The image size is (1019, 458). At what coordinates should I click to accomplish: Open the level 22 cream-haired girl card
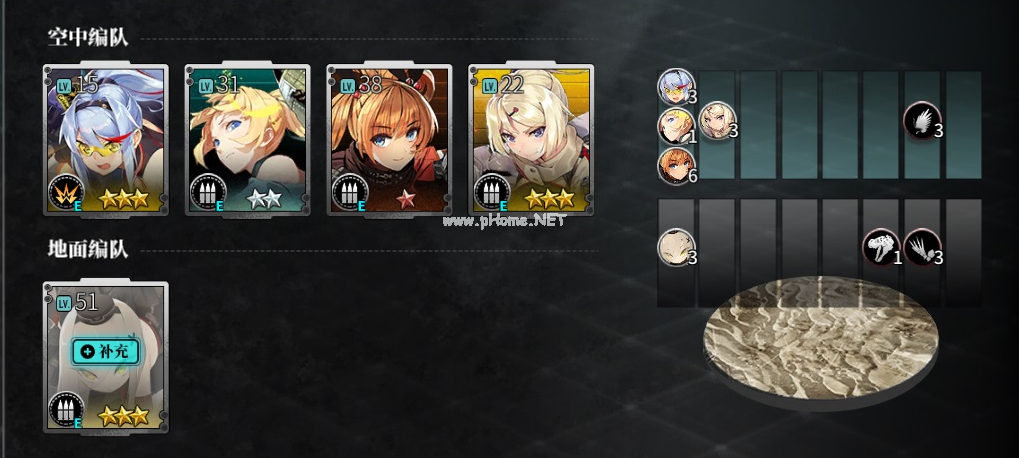point(531,140)
